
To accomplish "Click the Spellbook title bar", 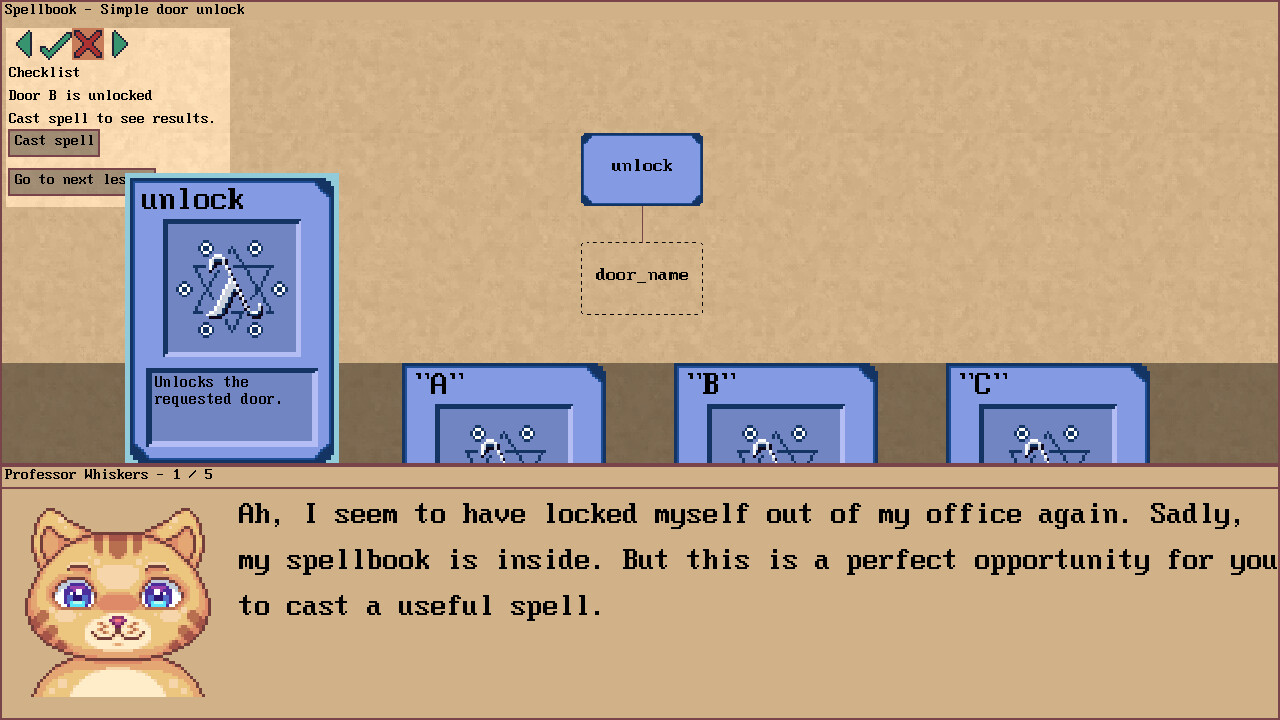I will click(123, 10).
